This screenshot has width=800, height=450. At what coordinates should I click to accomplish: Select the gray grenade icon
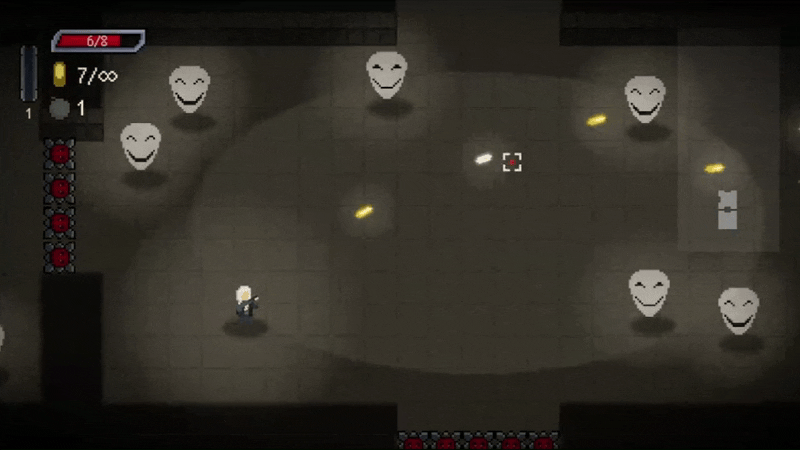click(x=60, y=108)
